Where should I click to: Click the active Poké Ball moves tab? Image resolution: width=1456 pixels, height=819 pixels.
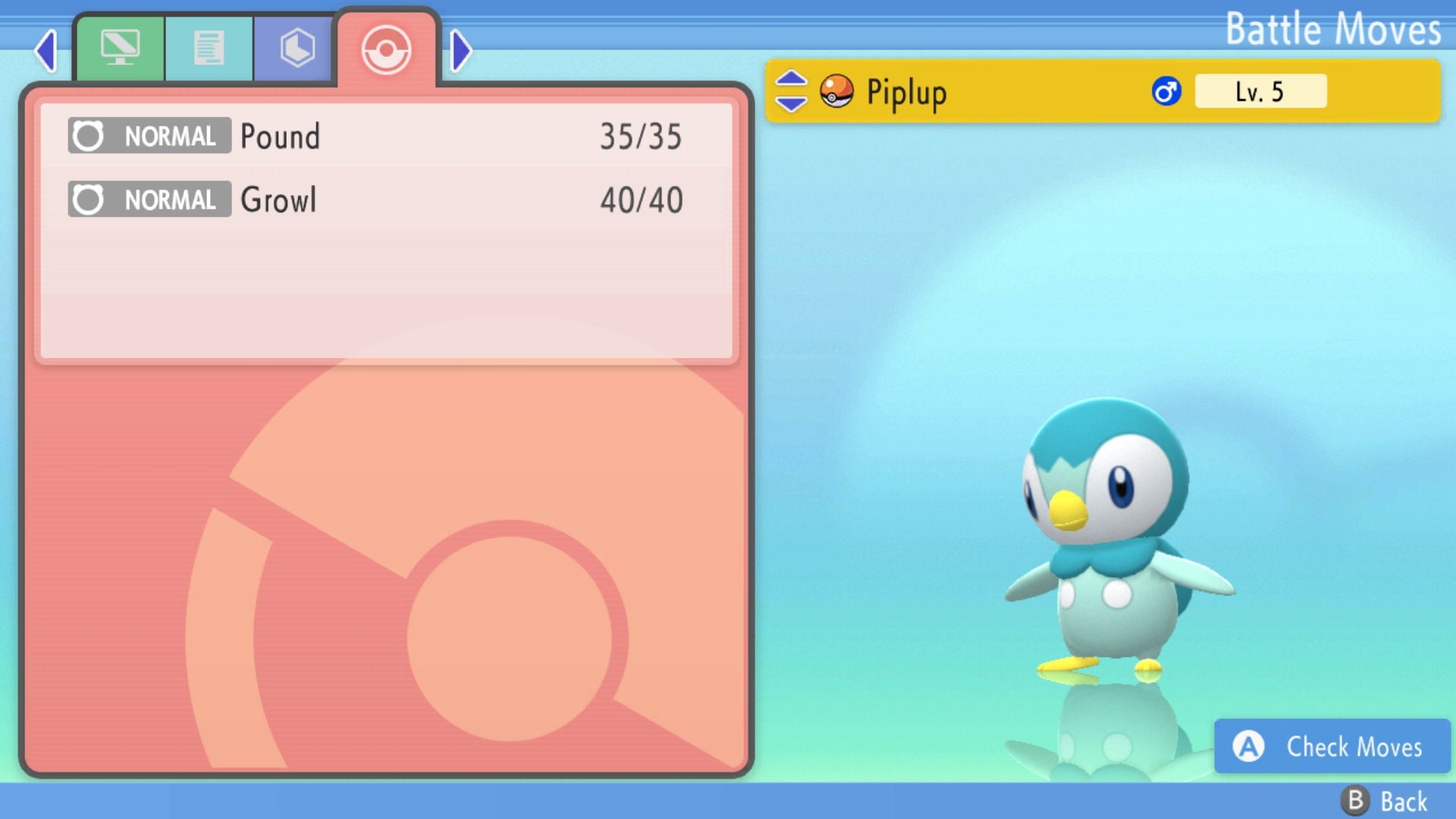(387, 50)
